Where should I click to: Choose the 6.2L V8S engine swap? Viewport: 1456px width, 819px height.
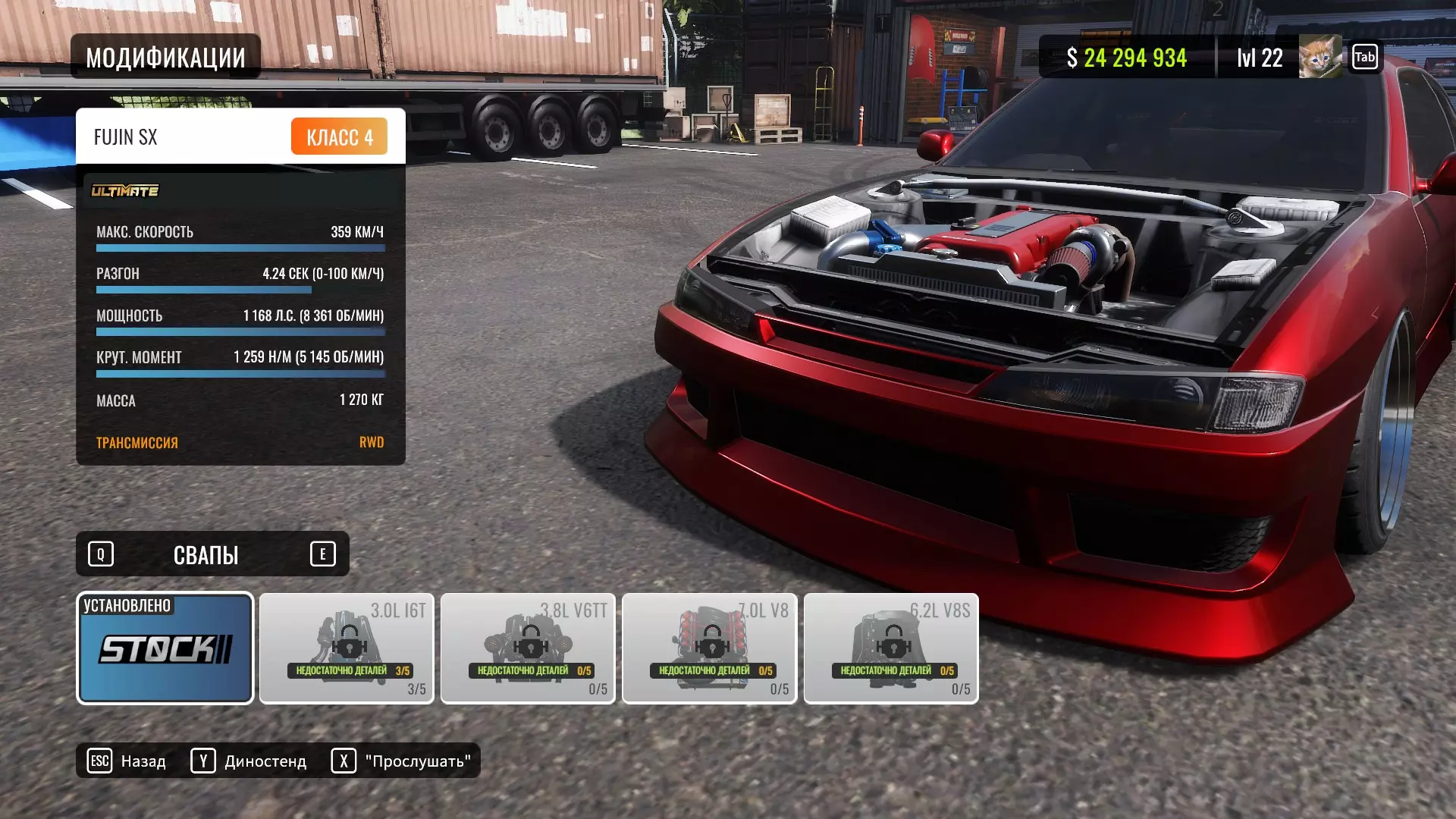coord(891,648)
